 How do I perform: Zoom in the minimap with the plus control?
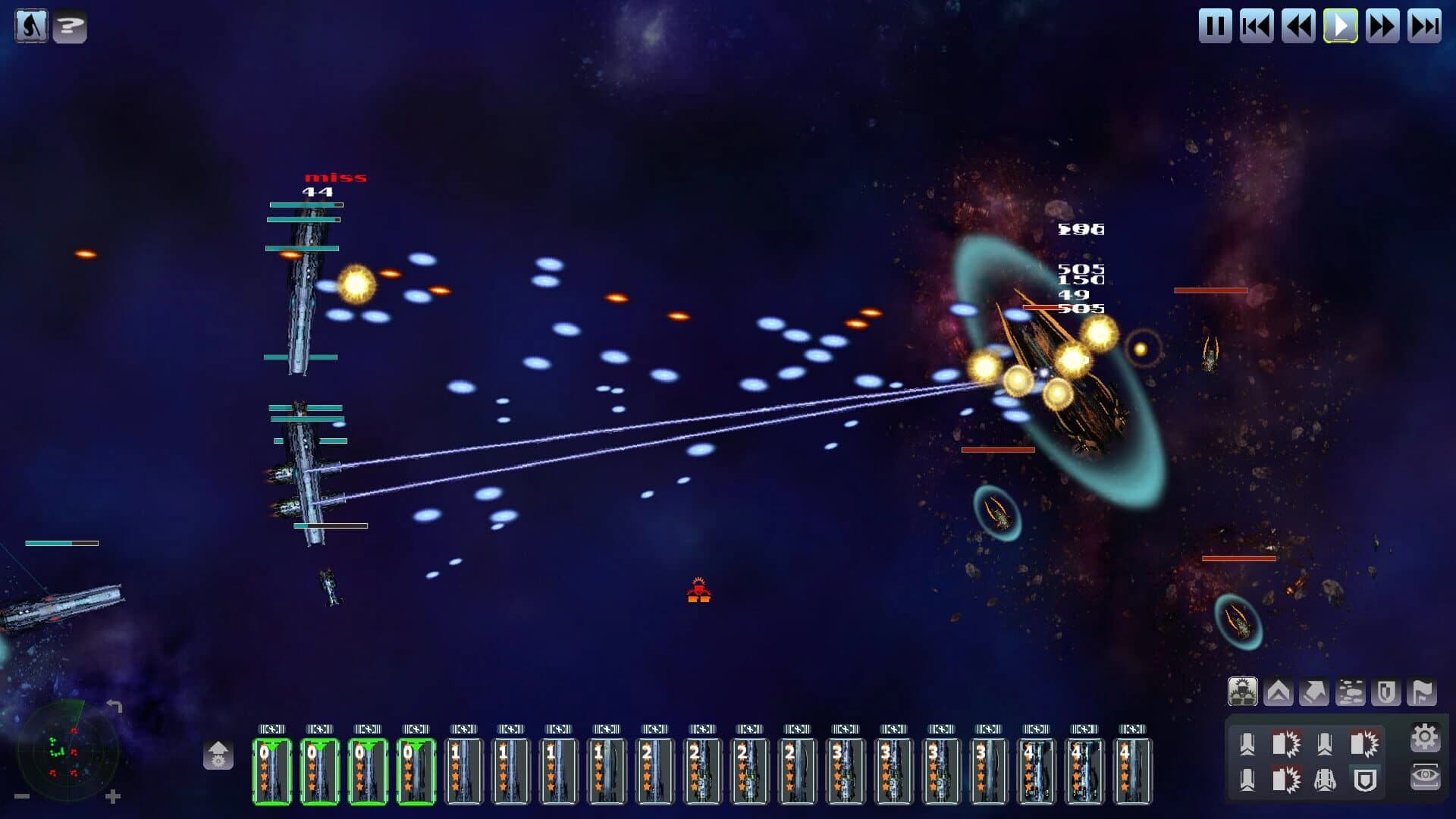click(112, 797)
